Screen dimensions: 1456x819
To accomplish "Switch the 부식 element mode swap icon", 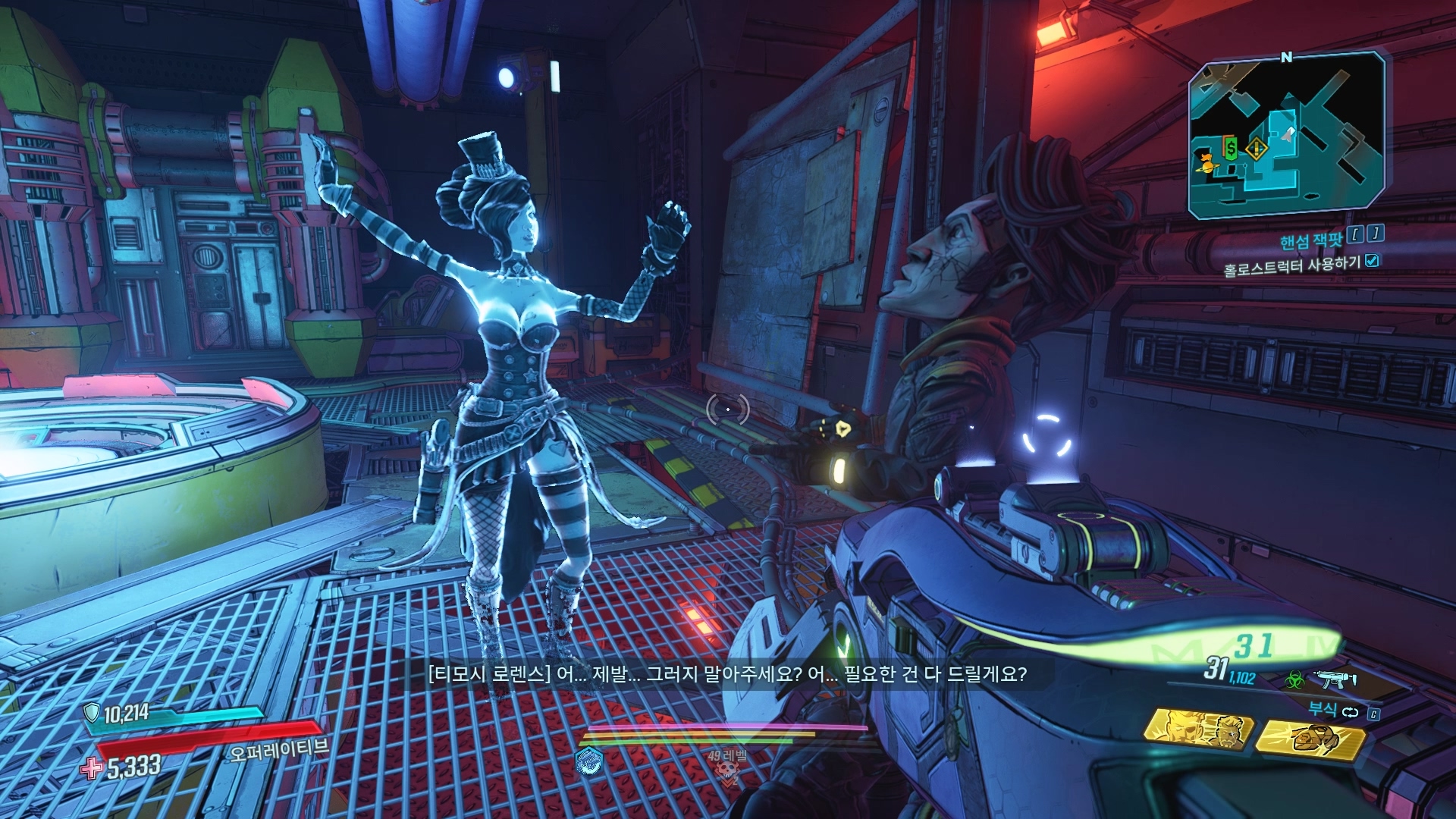I will click(x=1351, y=711).
